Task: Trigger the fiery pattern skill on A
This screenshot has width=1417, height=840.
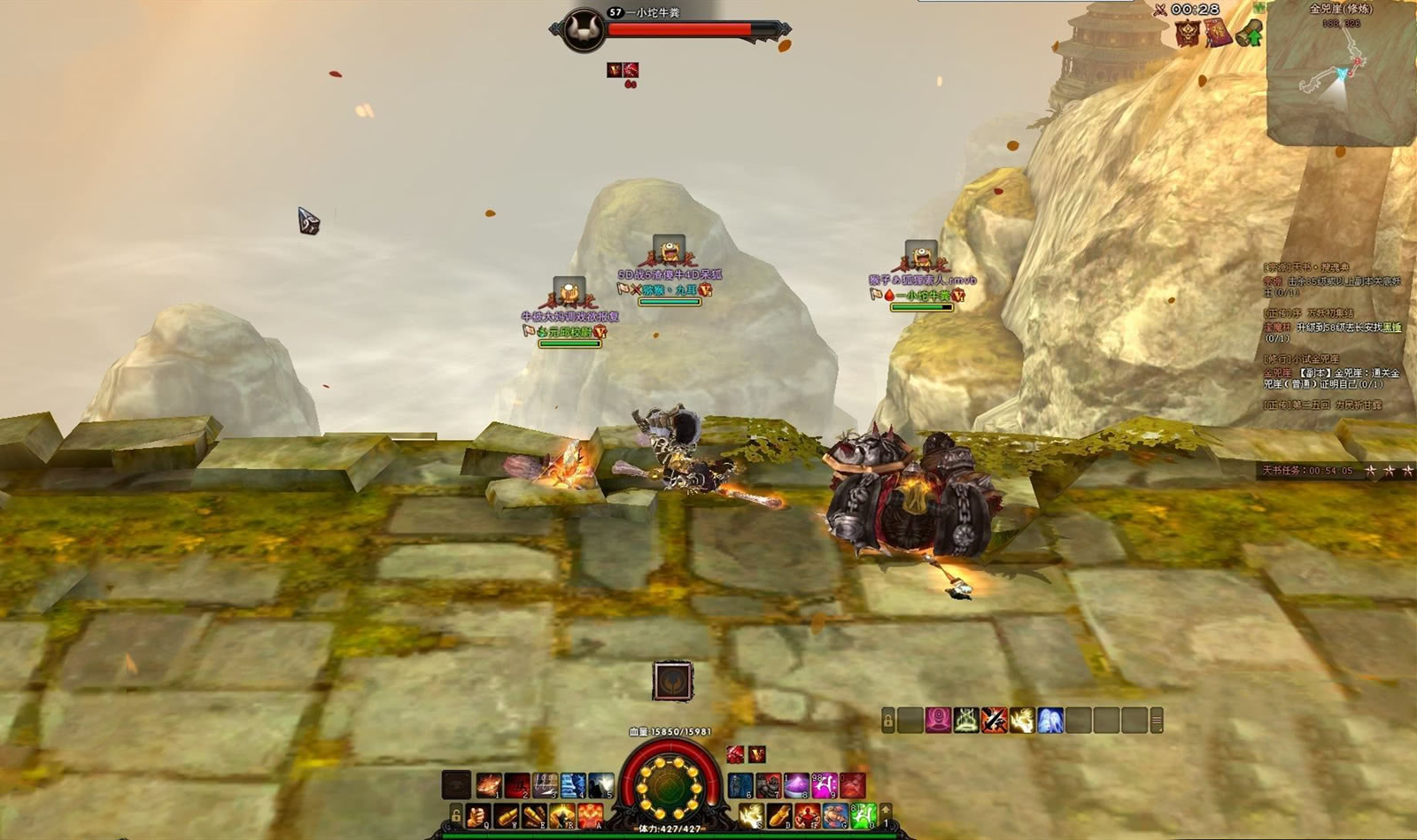Action: [591, 815]
